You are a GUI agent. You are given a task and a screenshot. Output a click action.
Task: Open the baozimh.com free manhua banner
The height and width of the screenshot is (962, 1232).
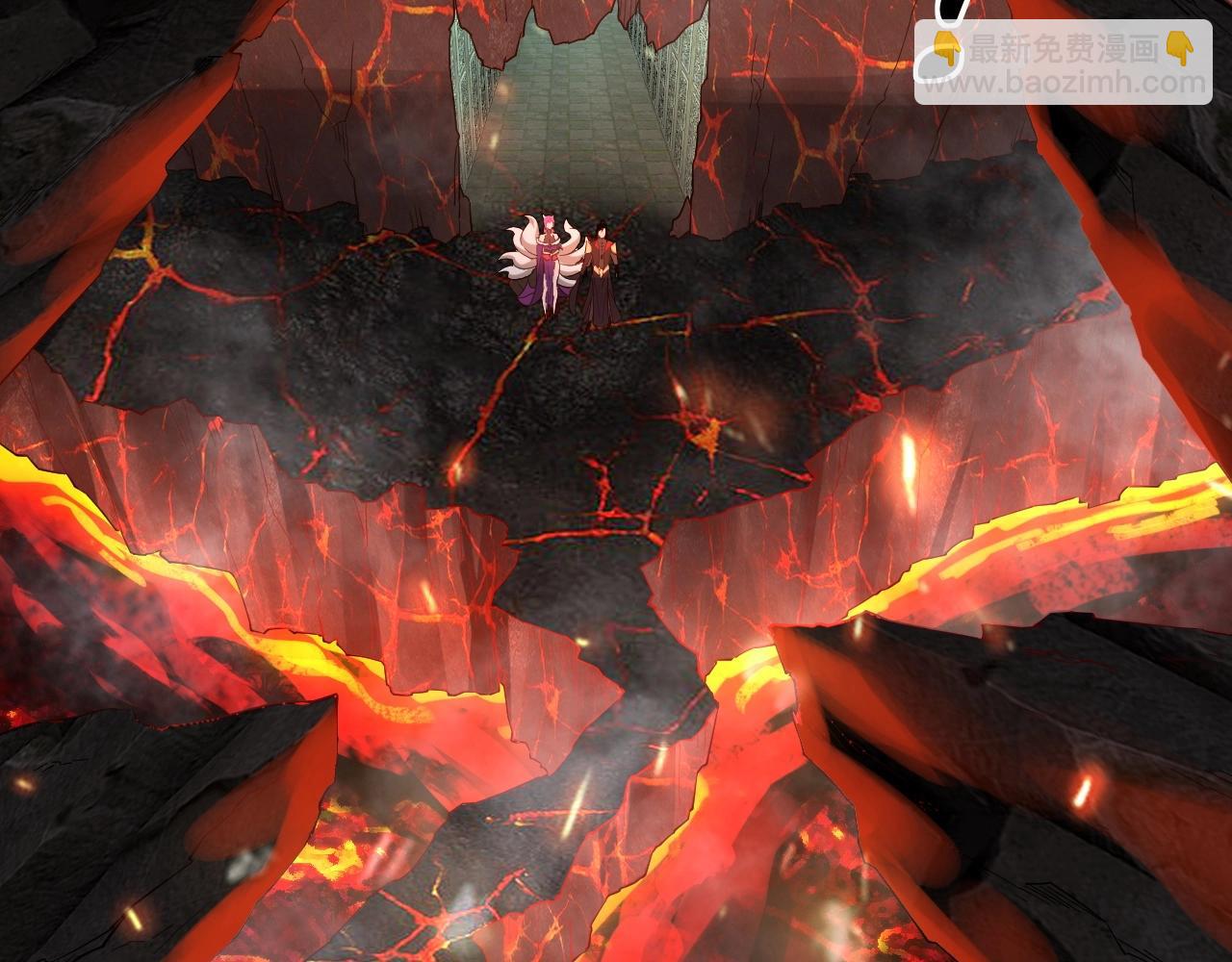tap(1063, 63)
